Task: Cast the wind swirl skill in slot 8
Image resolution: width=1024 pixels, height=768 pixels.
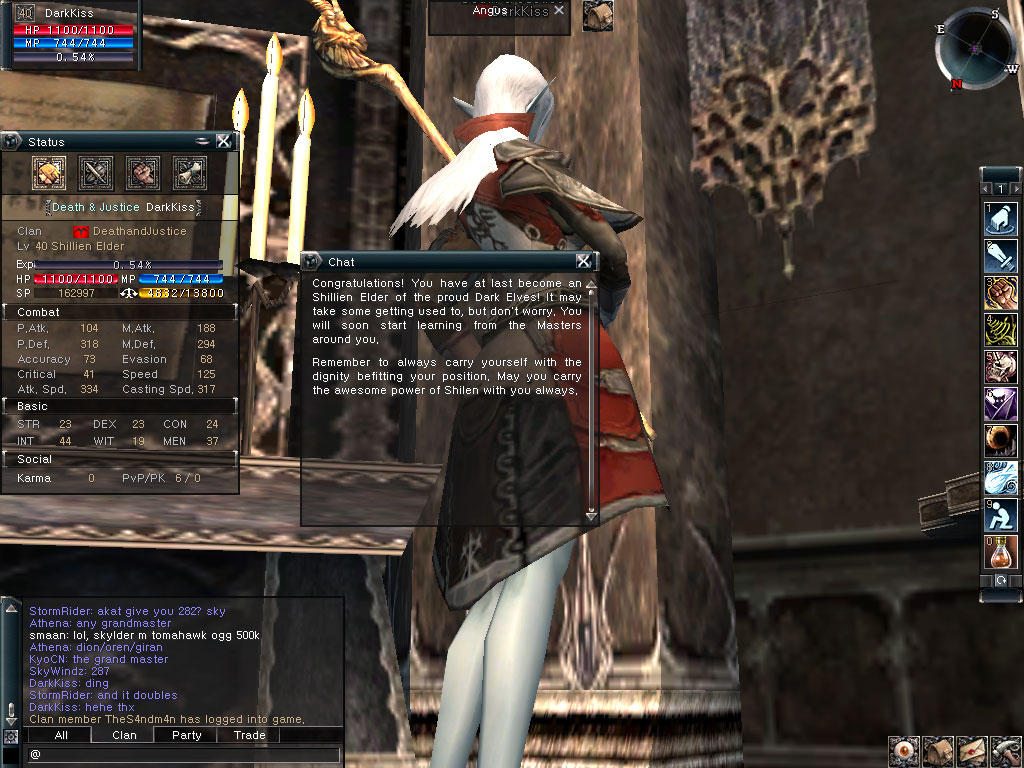Action: [1001, 478]
